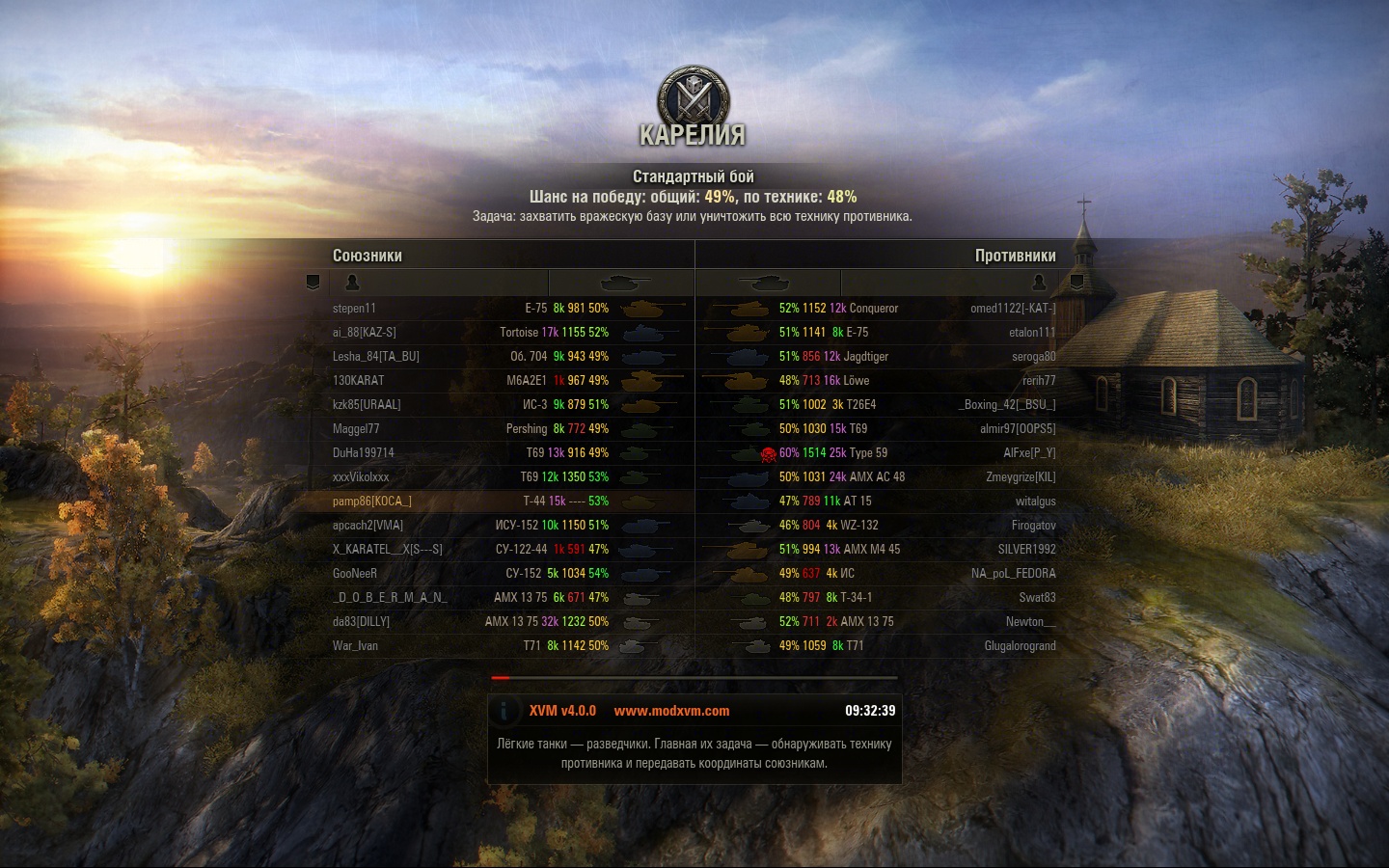Image resolution: width=1389 pixels, height=868 pixels.
Task: Open the www.modxvm.com link
Action: [x=671, y=711]
